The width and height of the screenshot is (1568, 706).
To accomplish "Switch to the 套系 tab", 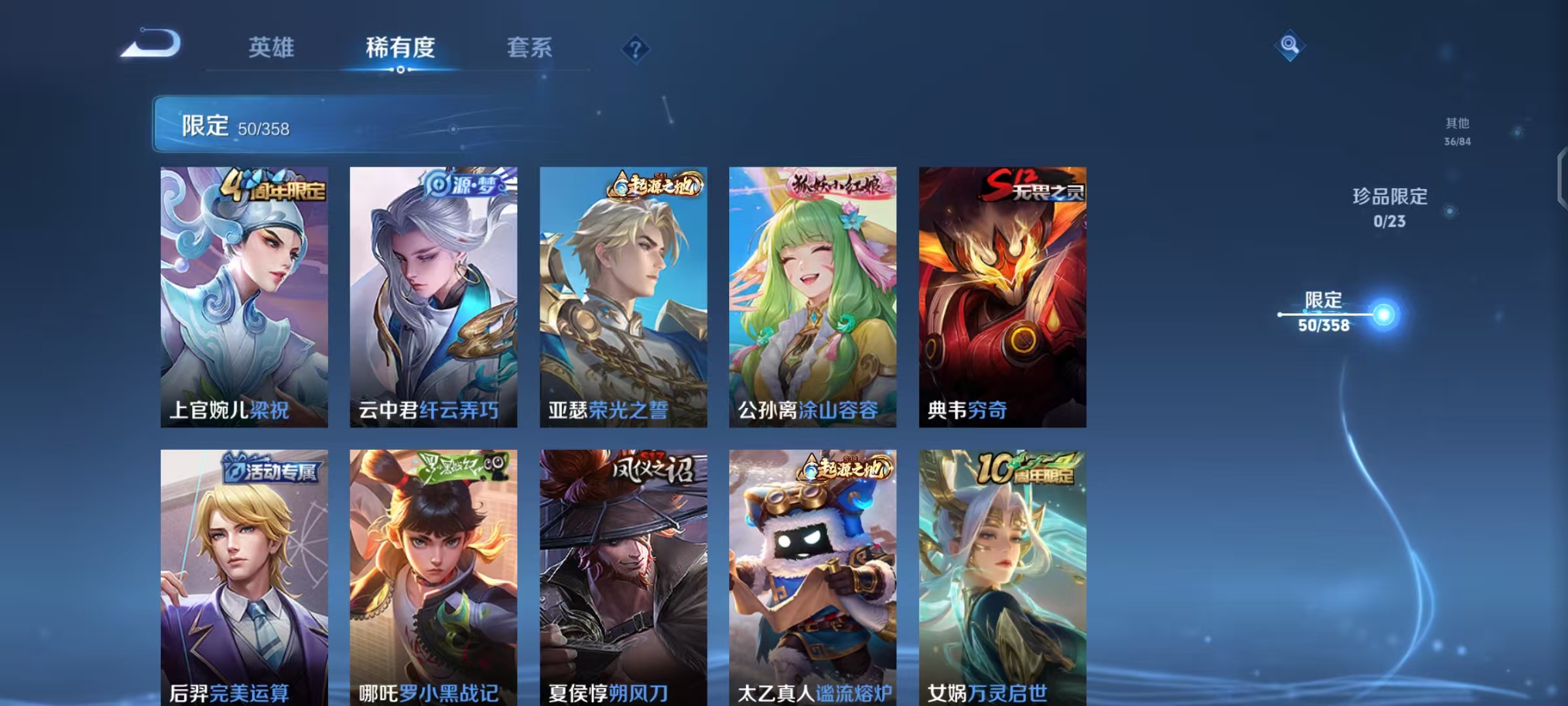I will click(531, 48).
